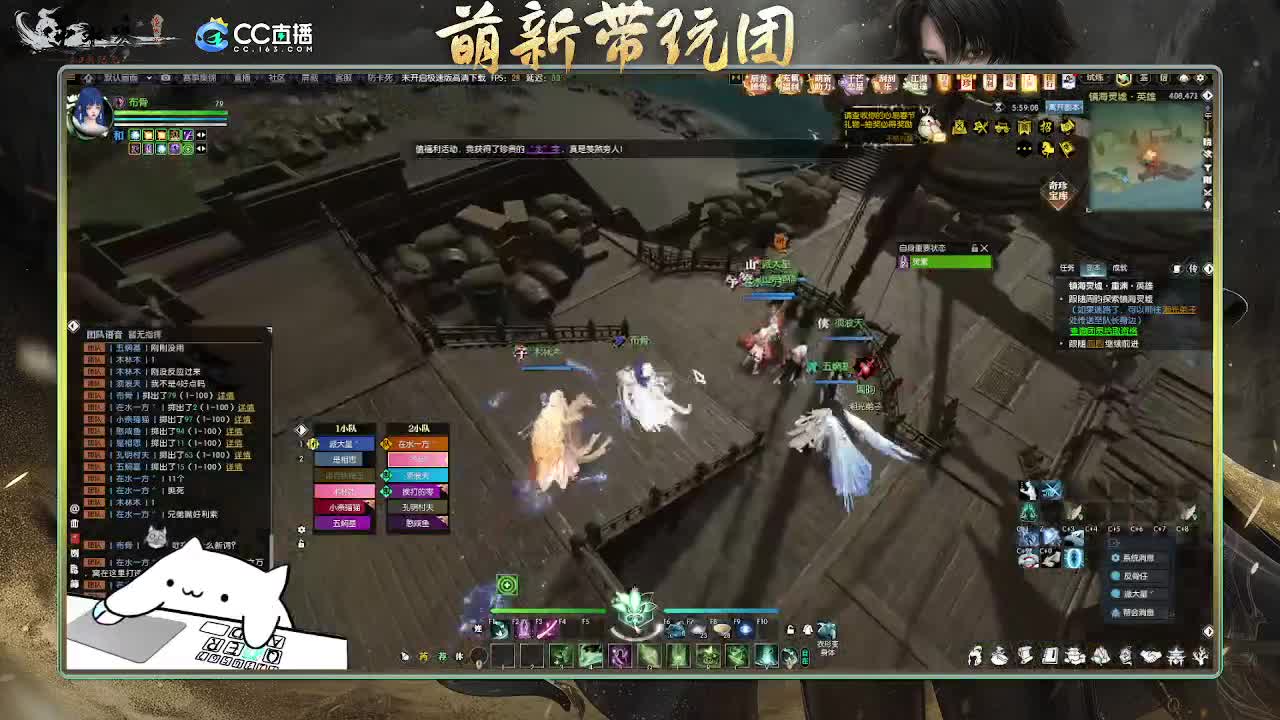Click the bag icon in the bottom-right icon row
This screenshot has width=1280, height=720.
(x=999, y=656)
